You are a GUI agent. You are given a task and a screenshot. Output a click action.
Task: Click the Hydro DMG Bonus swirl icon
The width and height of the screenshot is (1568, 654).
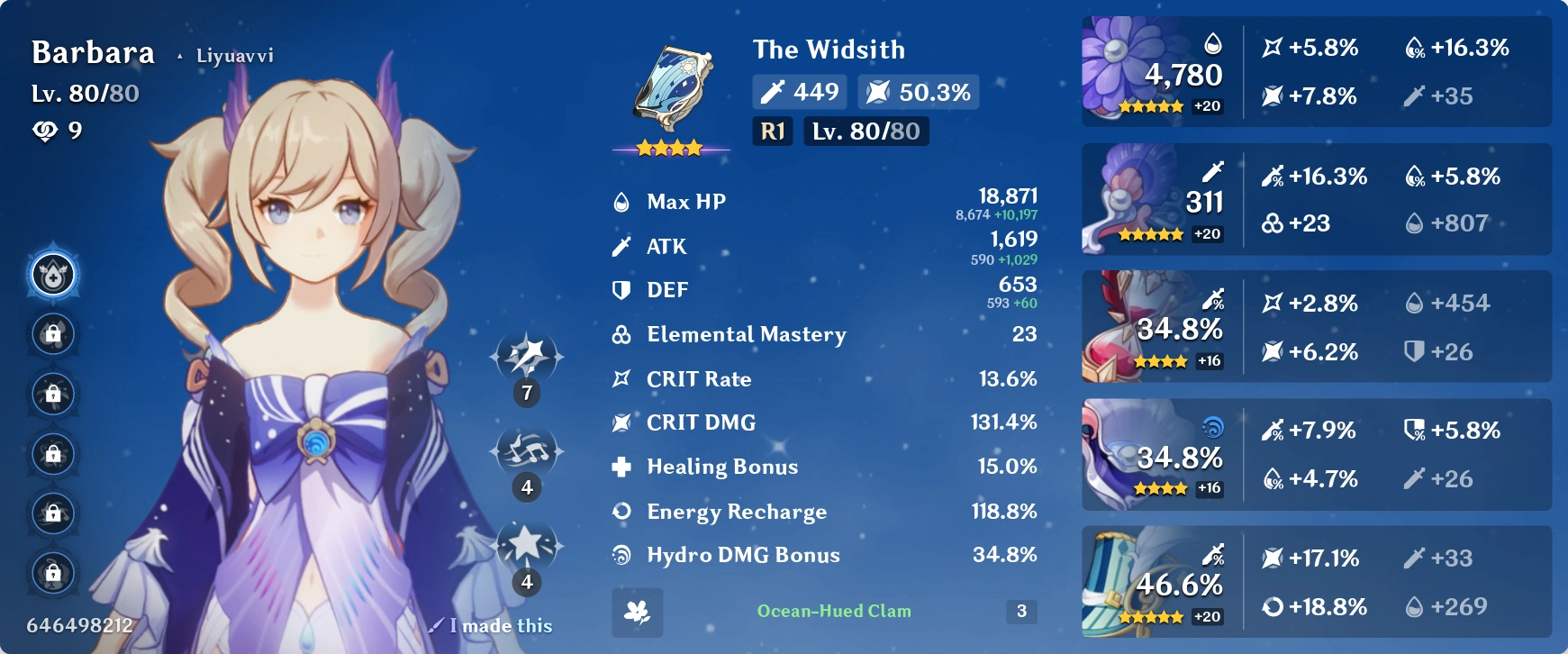tap(620, 555)
